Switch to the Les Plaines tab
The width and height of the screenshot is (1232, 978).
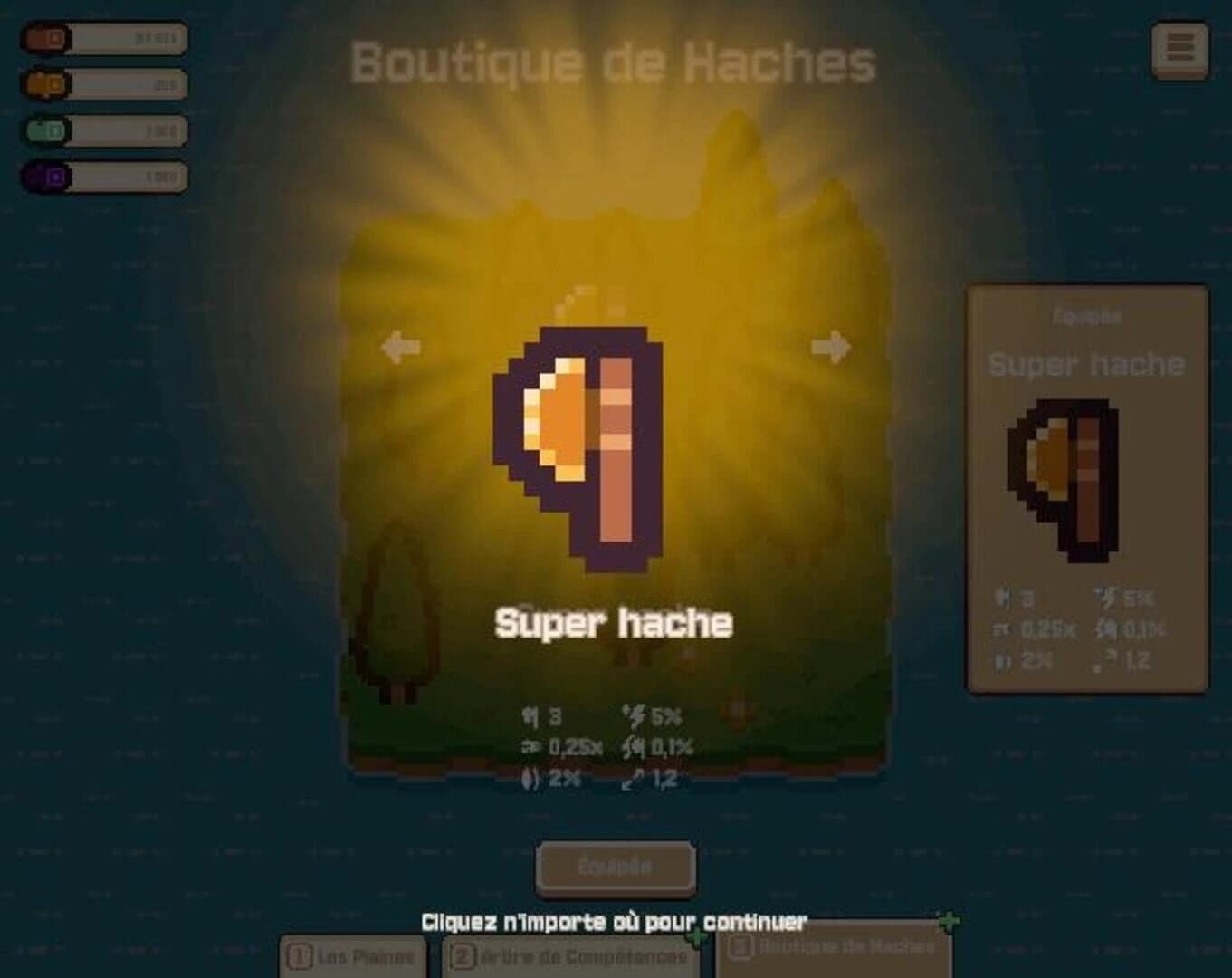pos(352,954)
